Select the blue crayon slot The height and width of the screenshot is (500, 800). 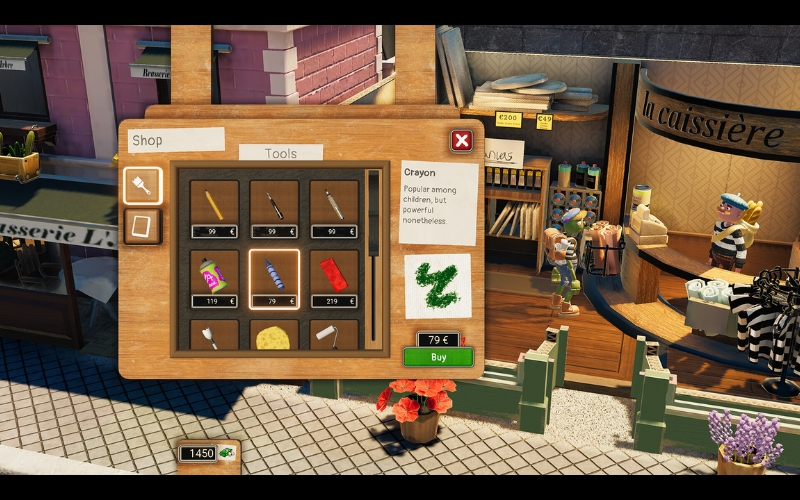274,273
